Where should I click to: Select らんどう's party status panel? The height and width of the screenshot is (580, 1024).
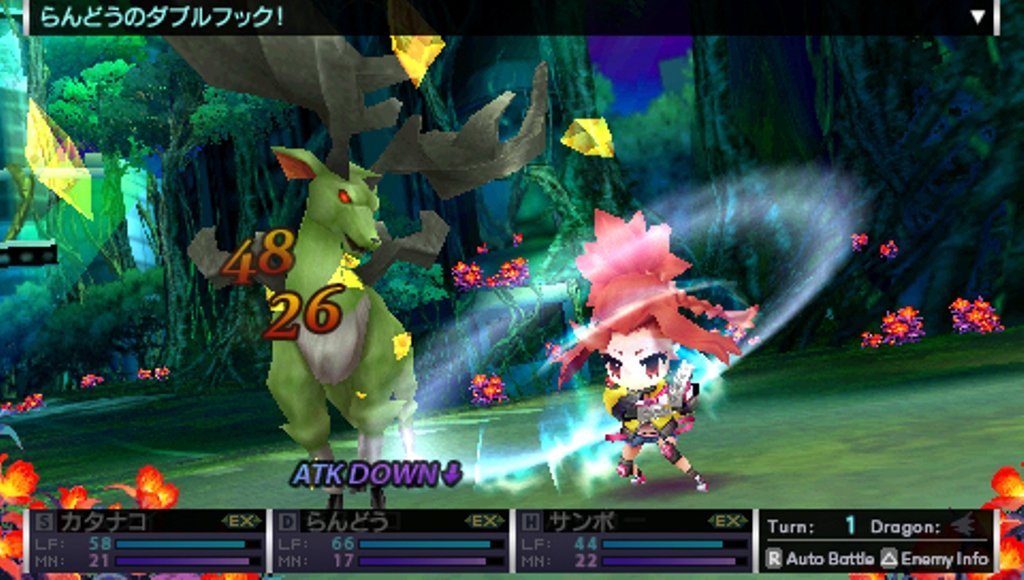tap(391, 541)
